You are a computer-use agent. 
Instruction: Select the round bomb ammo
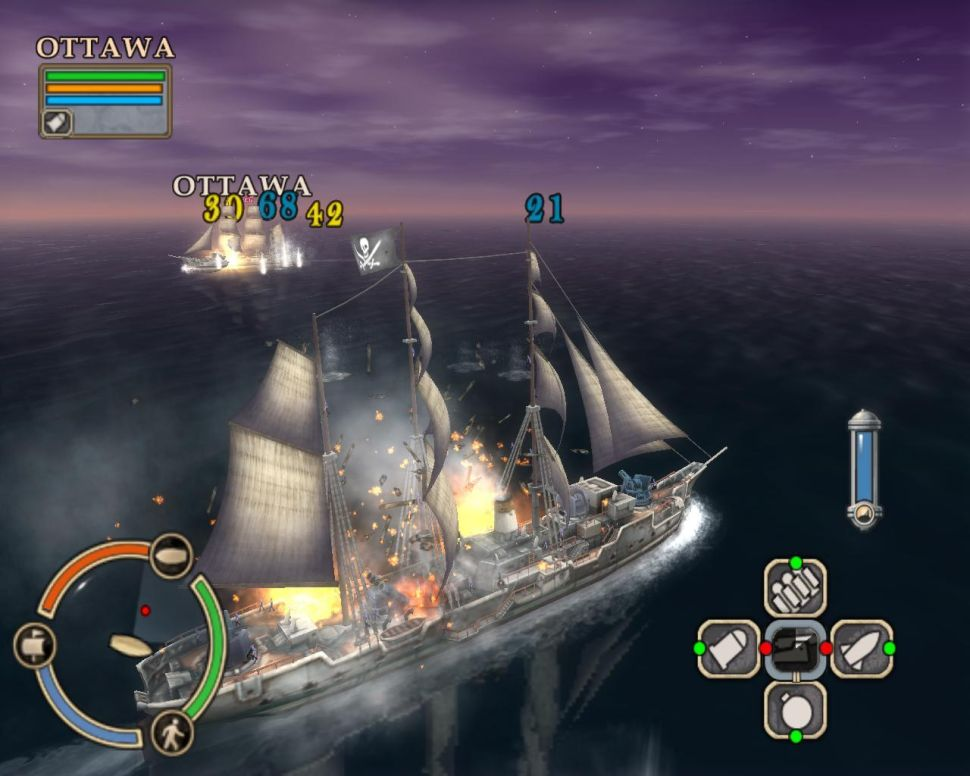795,710
